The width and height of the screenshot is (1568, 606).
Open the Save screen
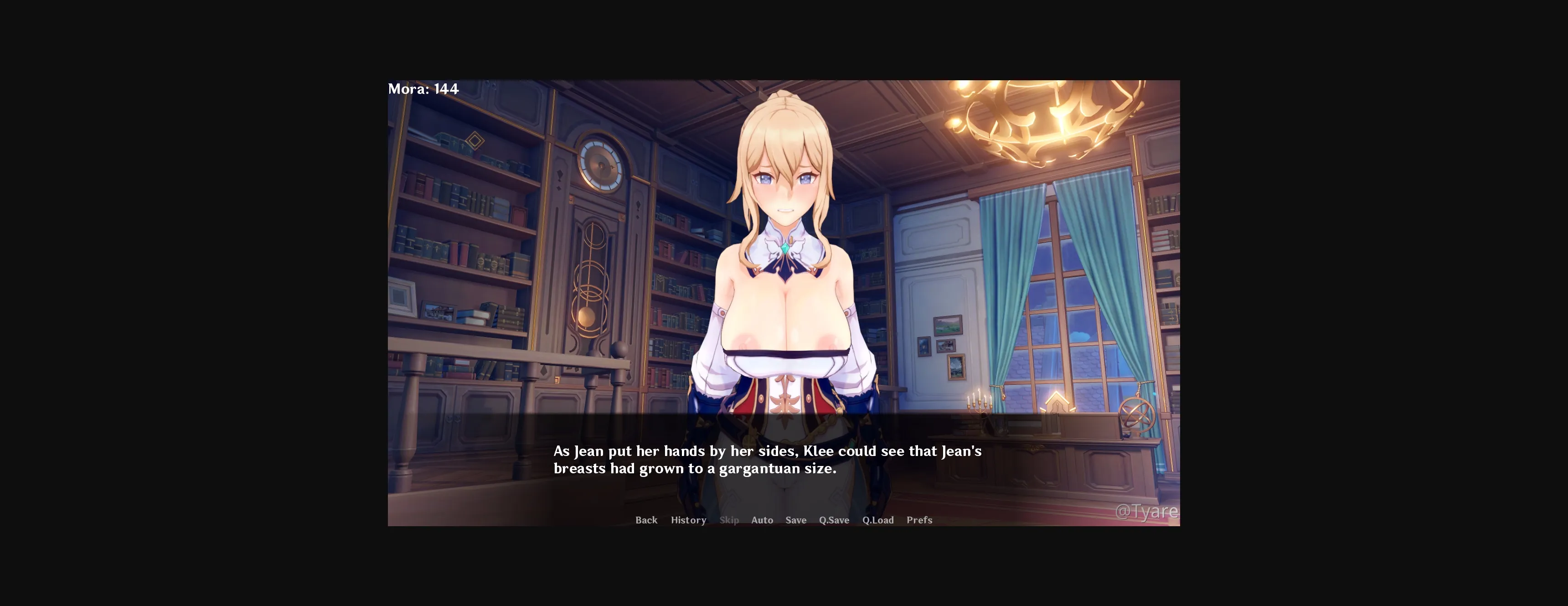[x=795, y=520]
